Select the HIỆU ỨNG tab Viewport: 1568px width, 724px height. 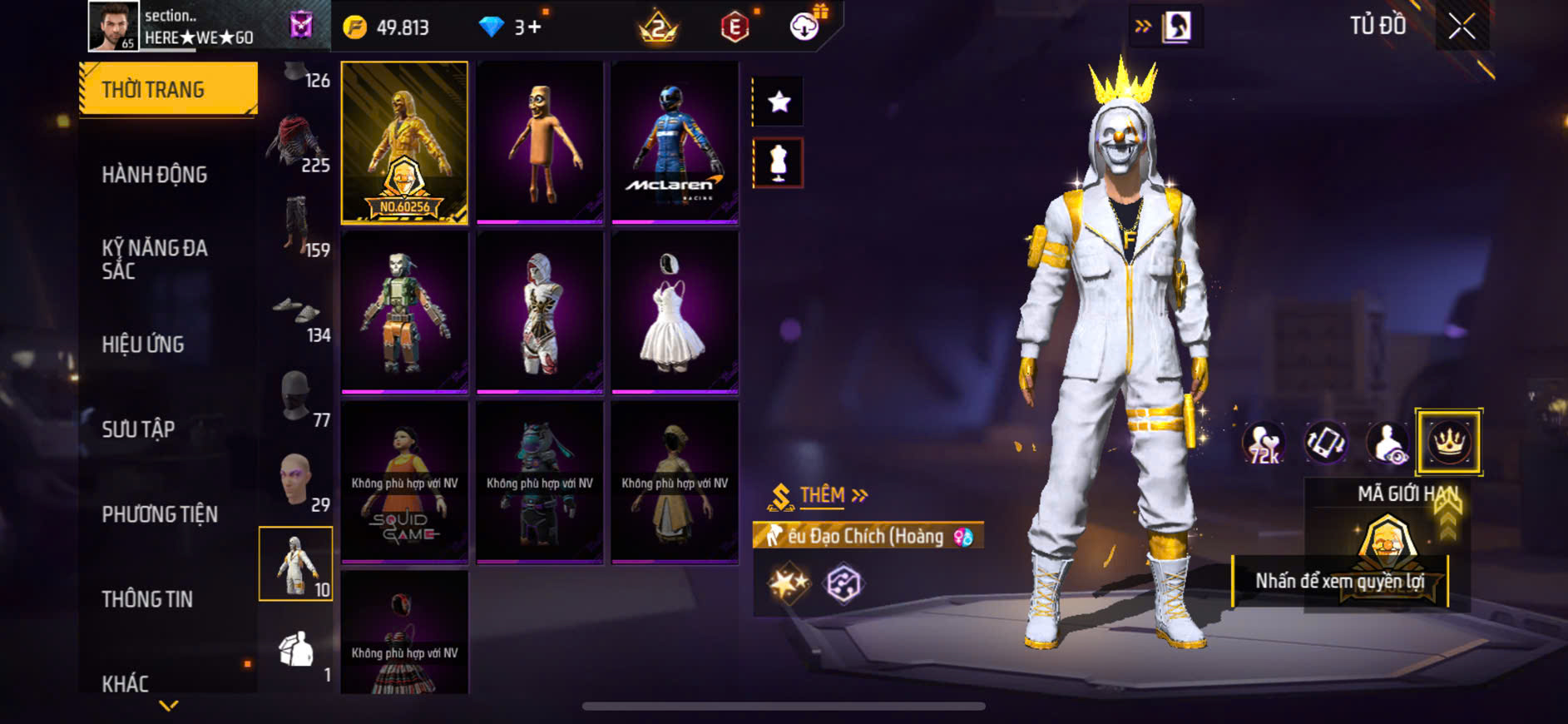click(x=143, y=345)
